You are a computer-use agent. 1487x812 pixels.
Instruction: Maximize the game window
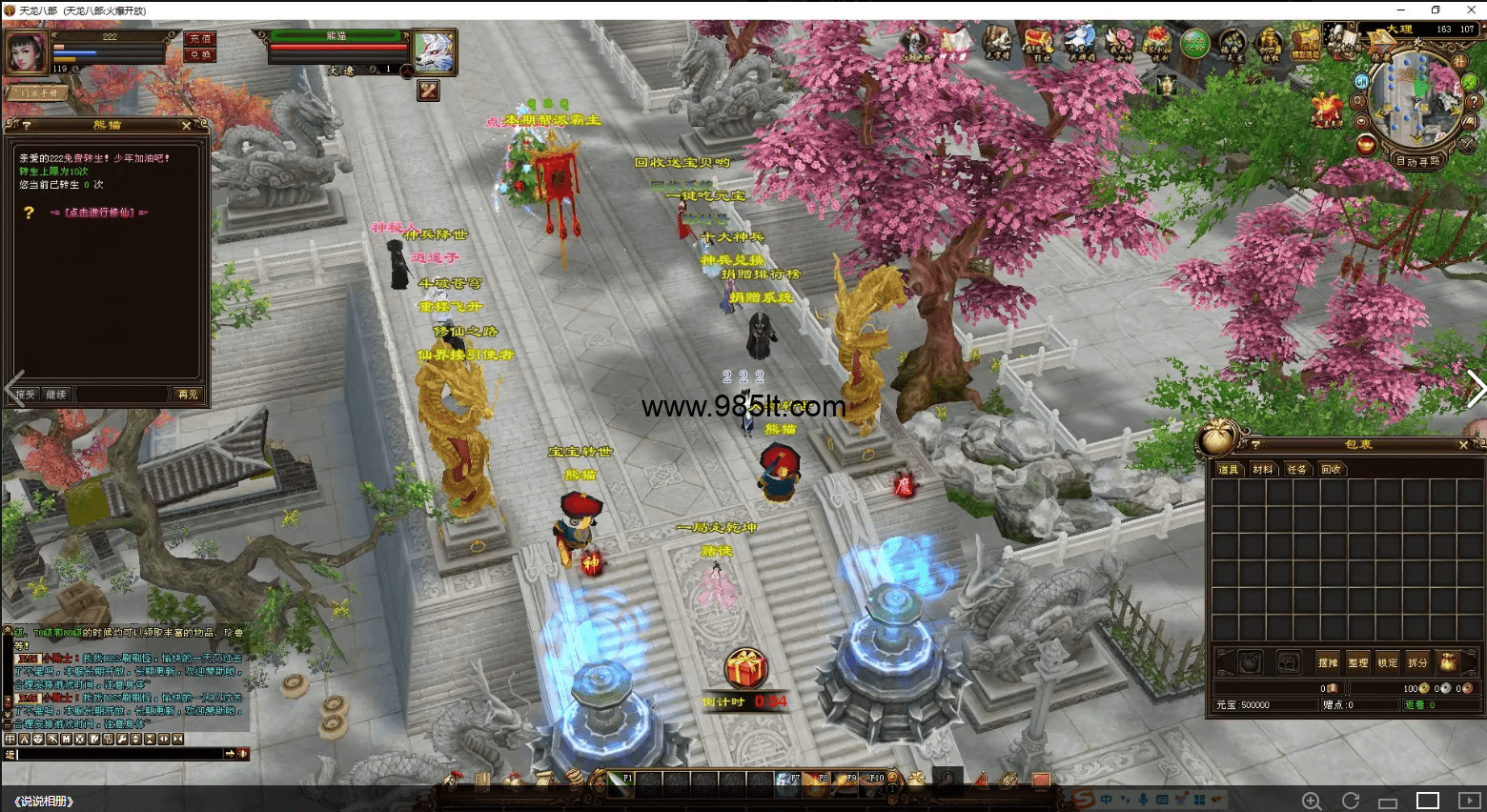coord(1436,10)
